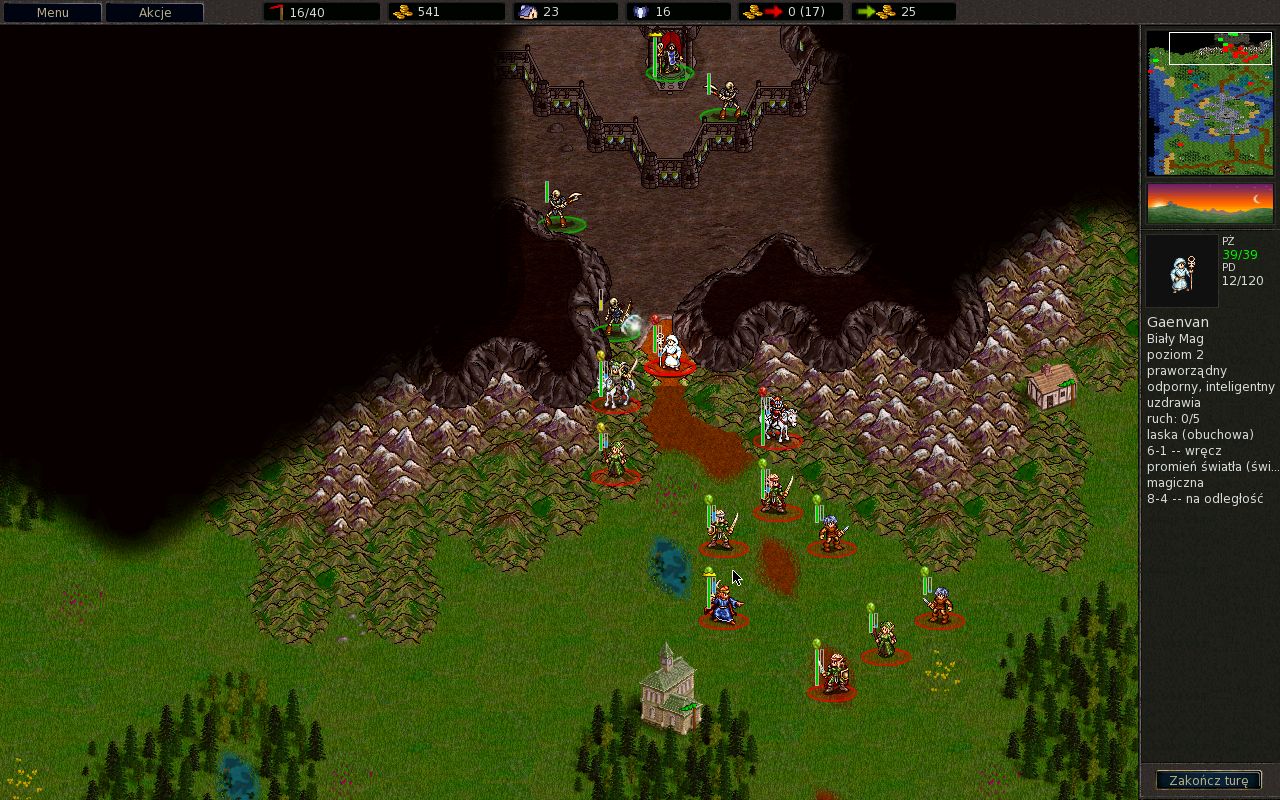Open the Akcje menu
Screen dimensions: 1280x800
pos(155,12)
